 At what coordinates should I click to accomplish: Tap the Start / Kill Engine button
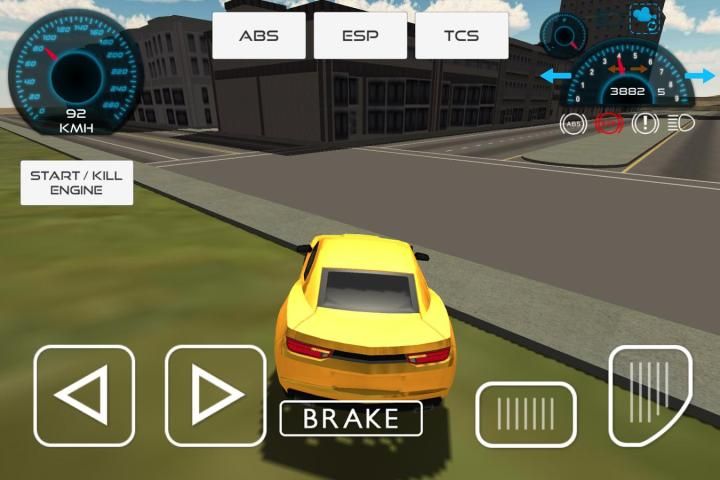(76, 182)
